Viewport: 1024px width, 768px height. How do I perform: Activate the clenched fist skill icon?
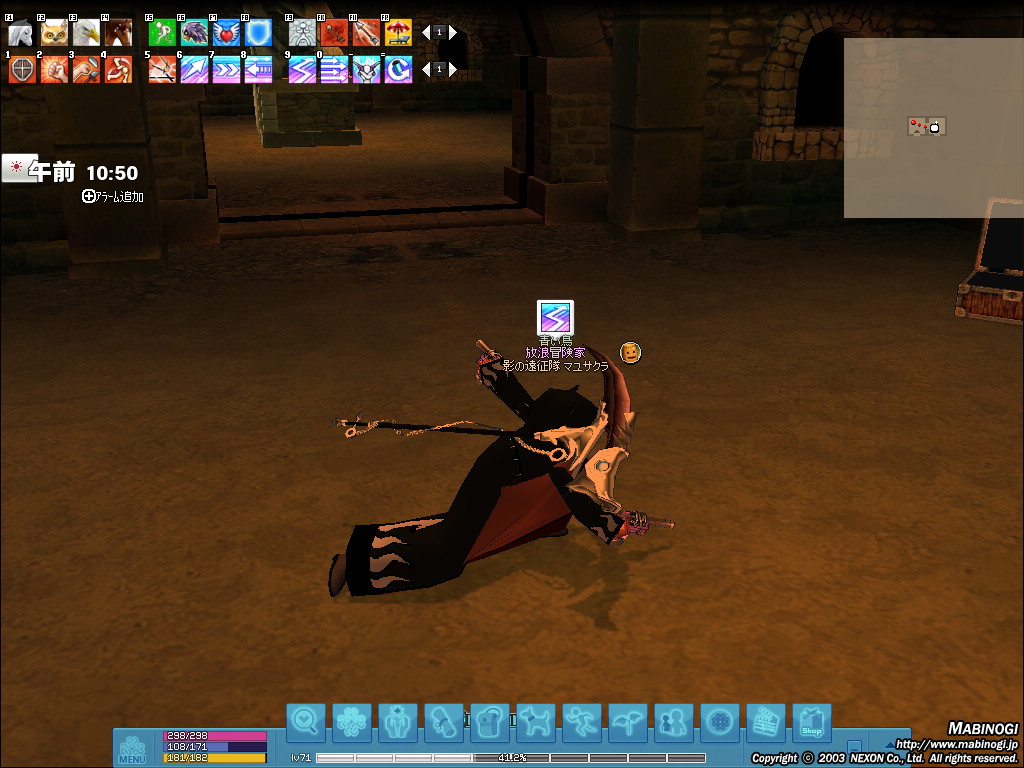tap(54, 70)
